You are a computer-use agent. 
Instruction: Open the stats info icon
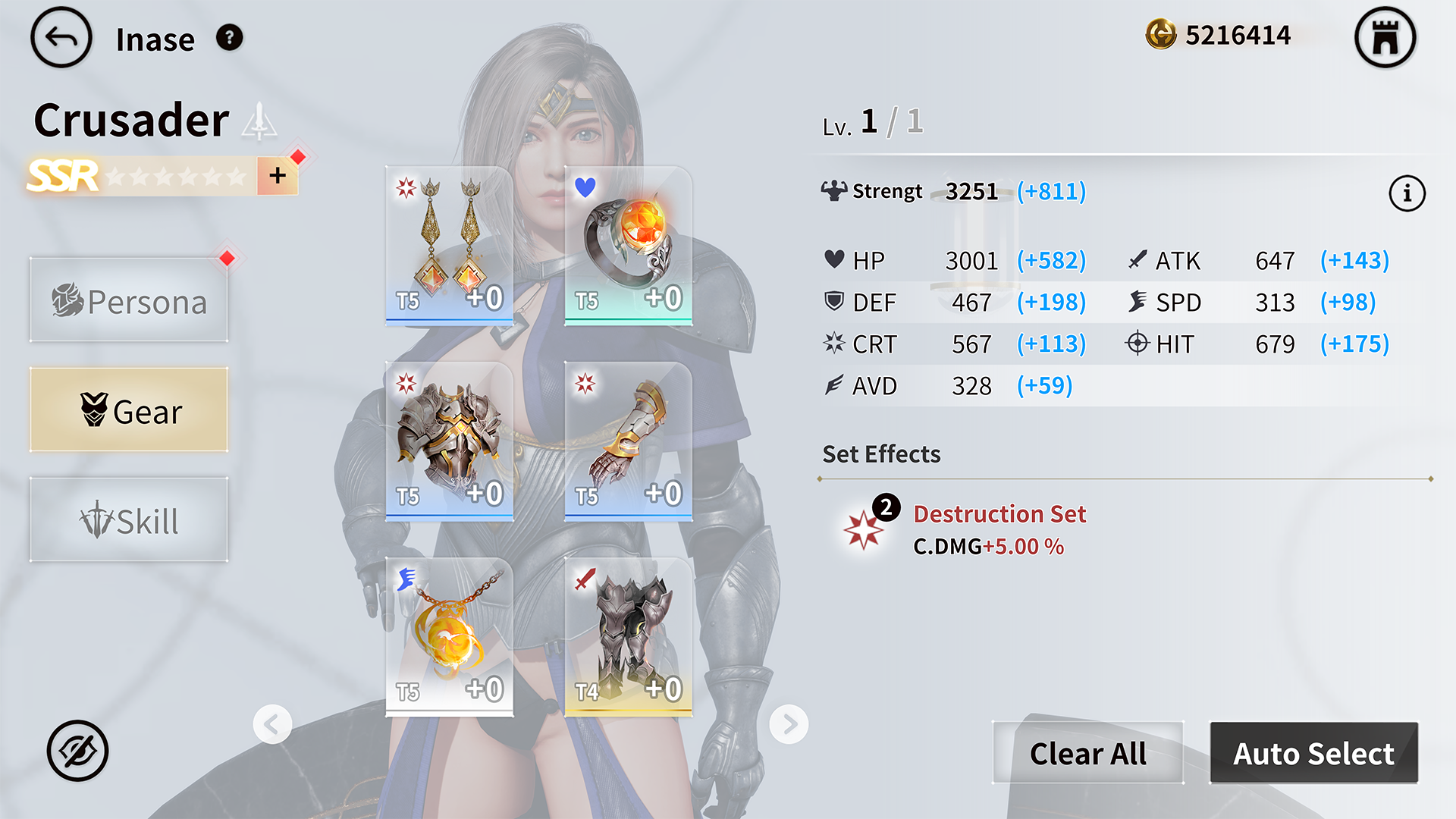(1407, 193)
